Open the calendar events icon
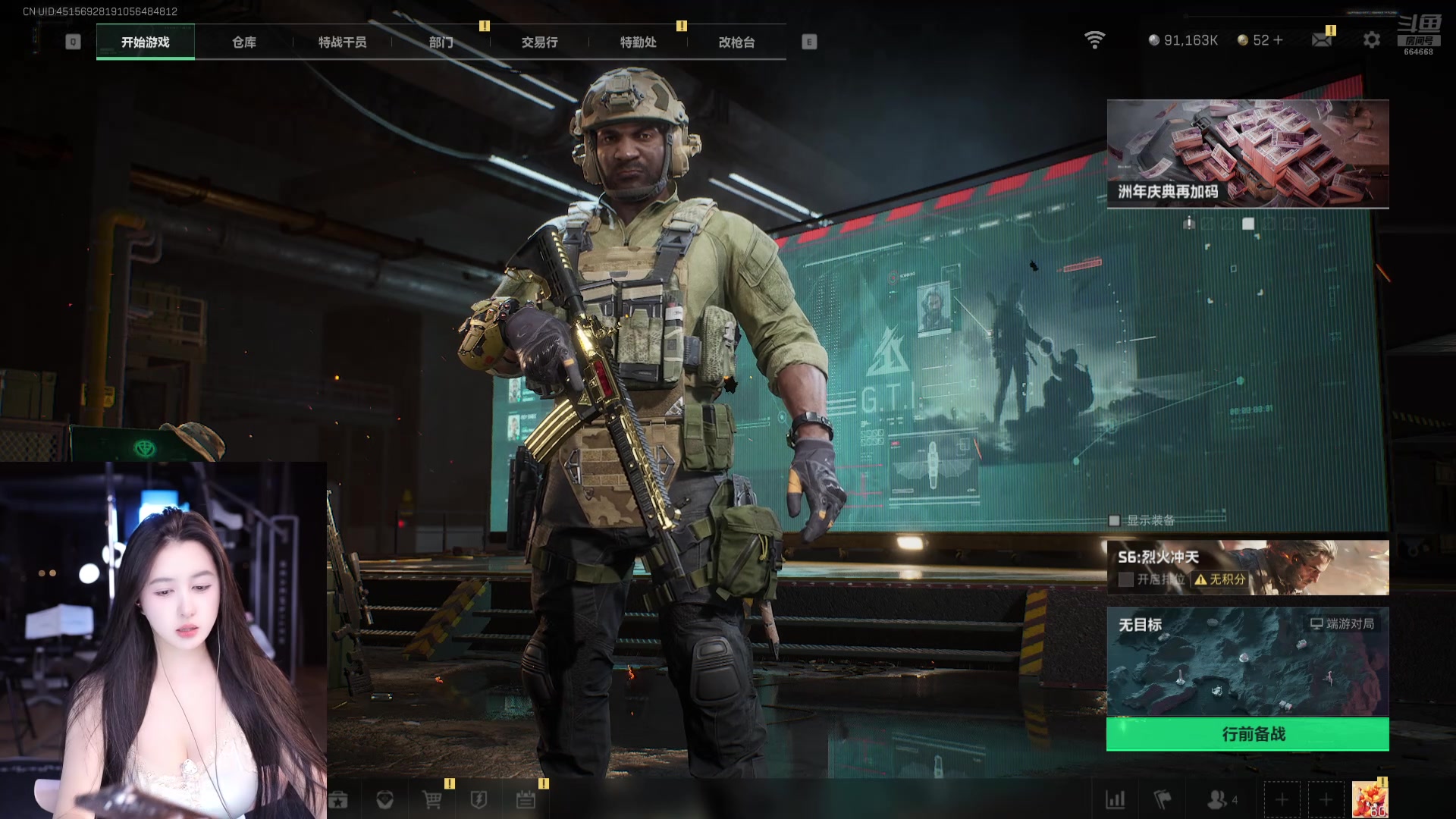This screenshot has width=1456, height=819. pos(526,799)
